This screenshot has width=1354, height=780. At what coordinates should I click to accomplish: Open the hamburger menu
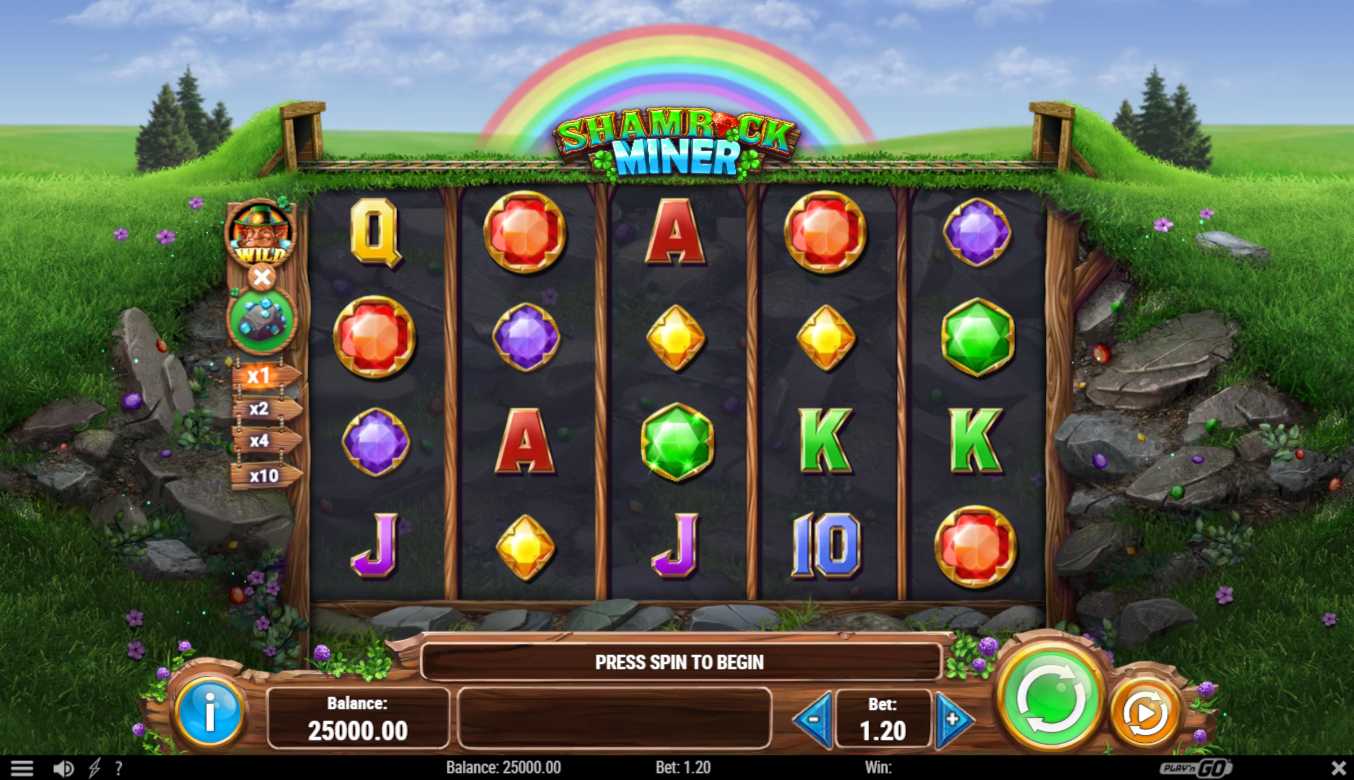tap(21, 768)
